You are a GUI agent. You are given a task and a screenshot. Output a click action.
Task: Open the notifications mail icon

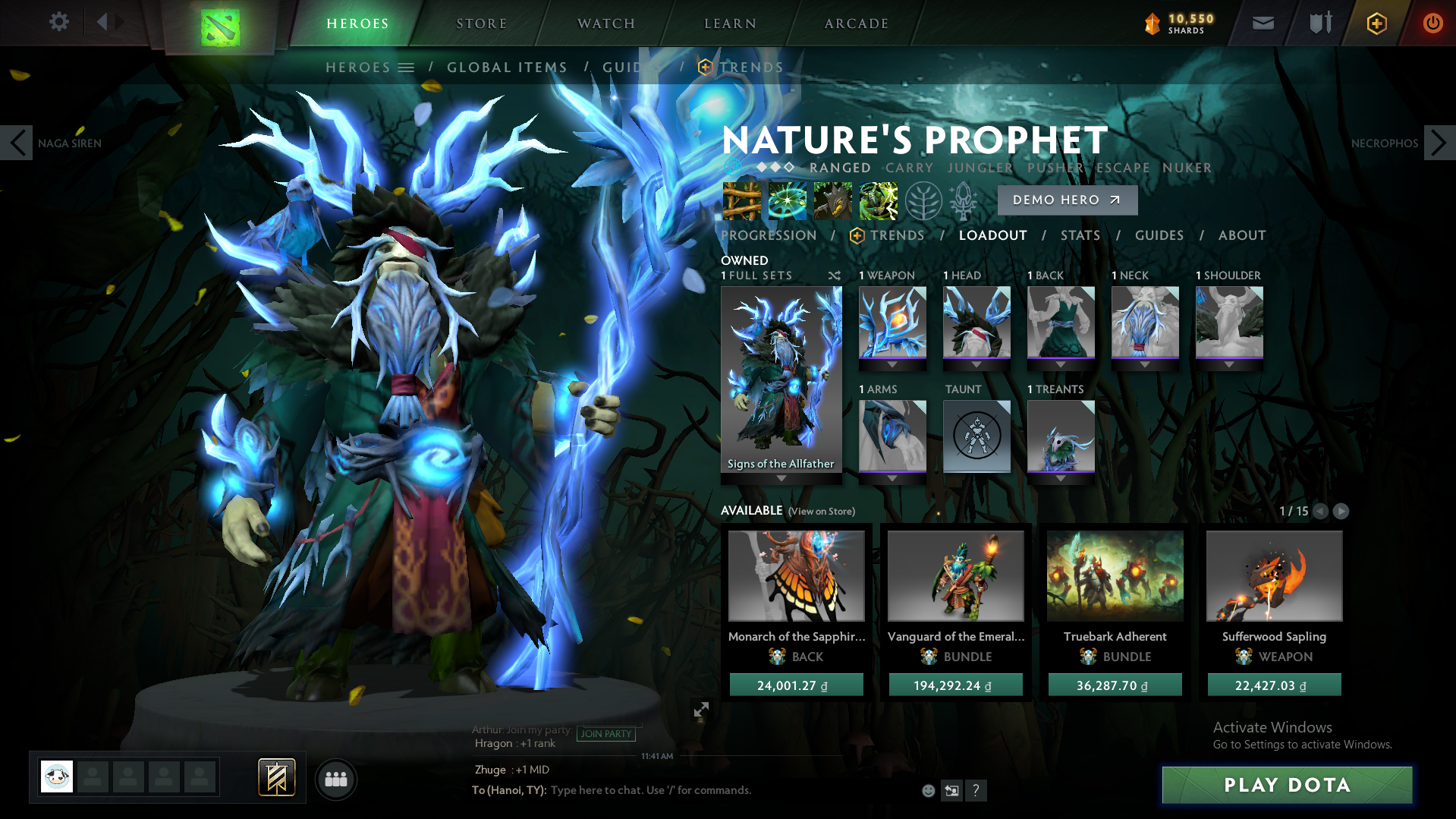pyautogui.click(x=1262, y=23)
